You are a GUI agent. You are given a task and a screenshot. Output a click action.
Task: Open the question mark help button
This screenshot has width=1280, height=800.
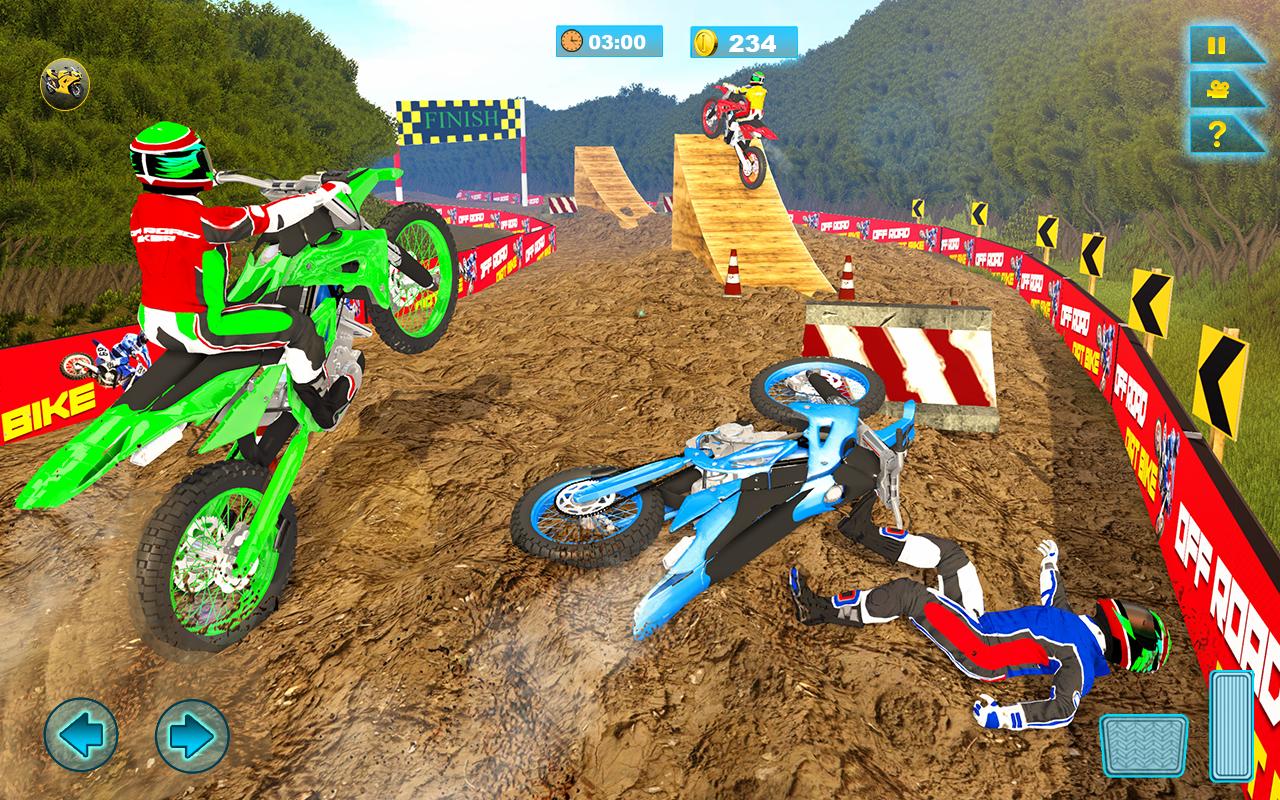[1218, 133]
